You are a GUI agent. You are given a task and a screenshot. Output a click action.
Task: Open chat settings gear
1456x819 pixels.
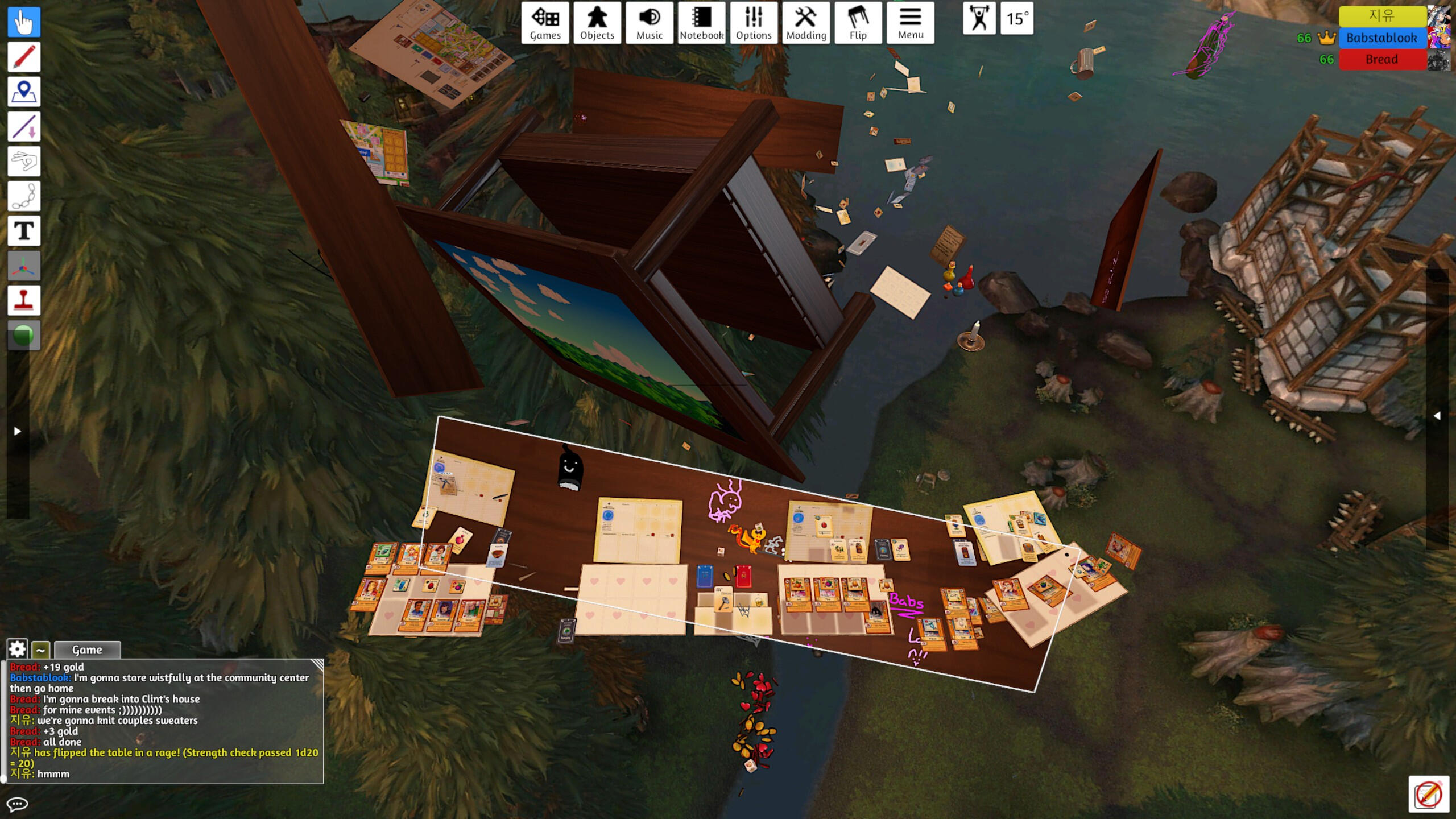17,649
